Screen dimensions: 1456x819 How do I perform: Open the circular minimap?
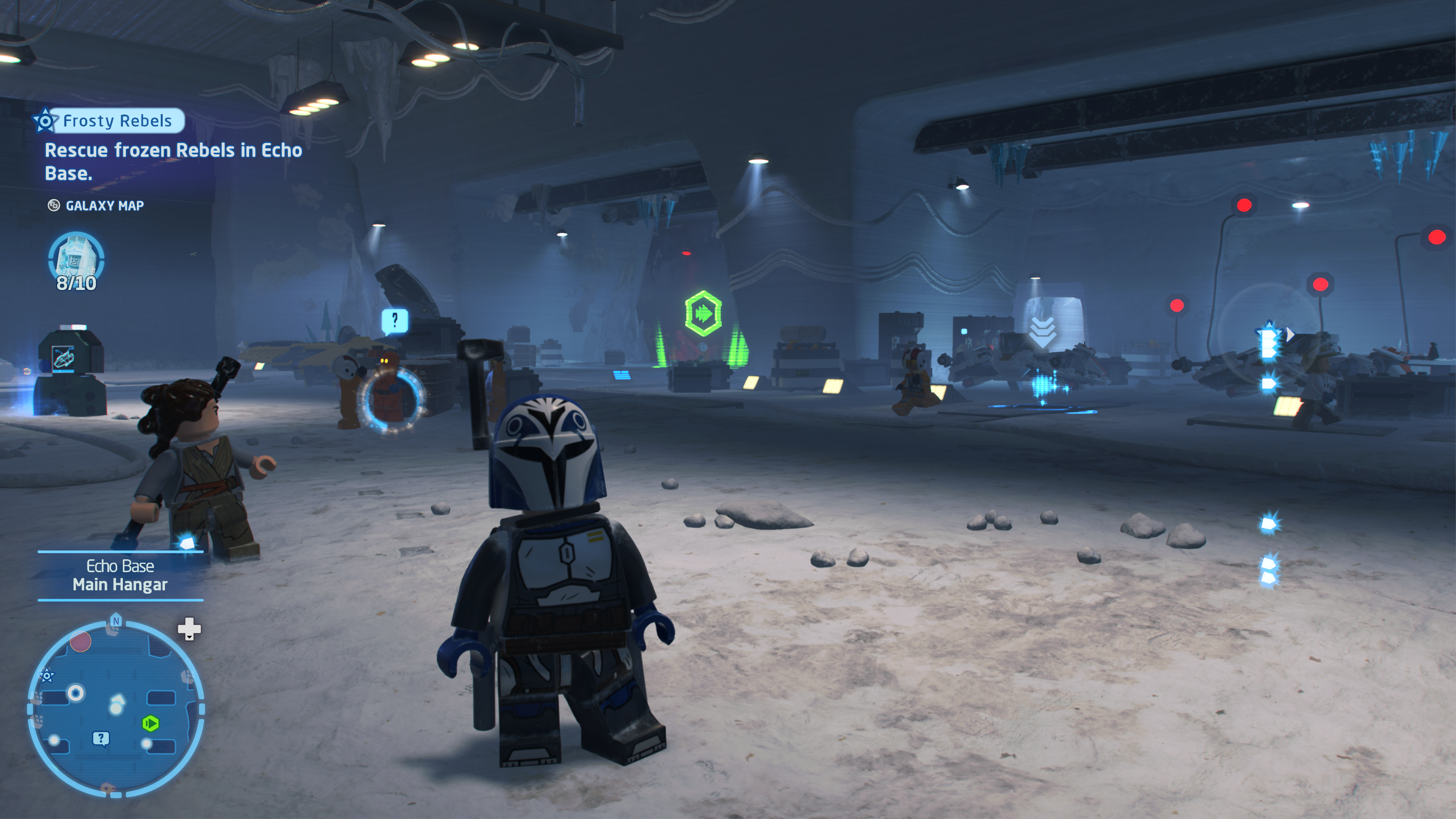pyautogui.click(x=116, y=709)
